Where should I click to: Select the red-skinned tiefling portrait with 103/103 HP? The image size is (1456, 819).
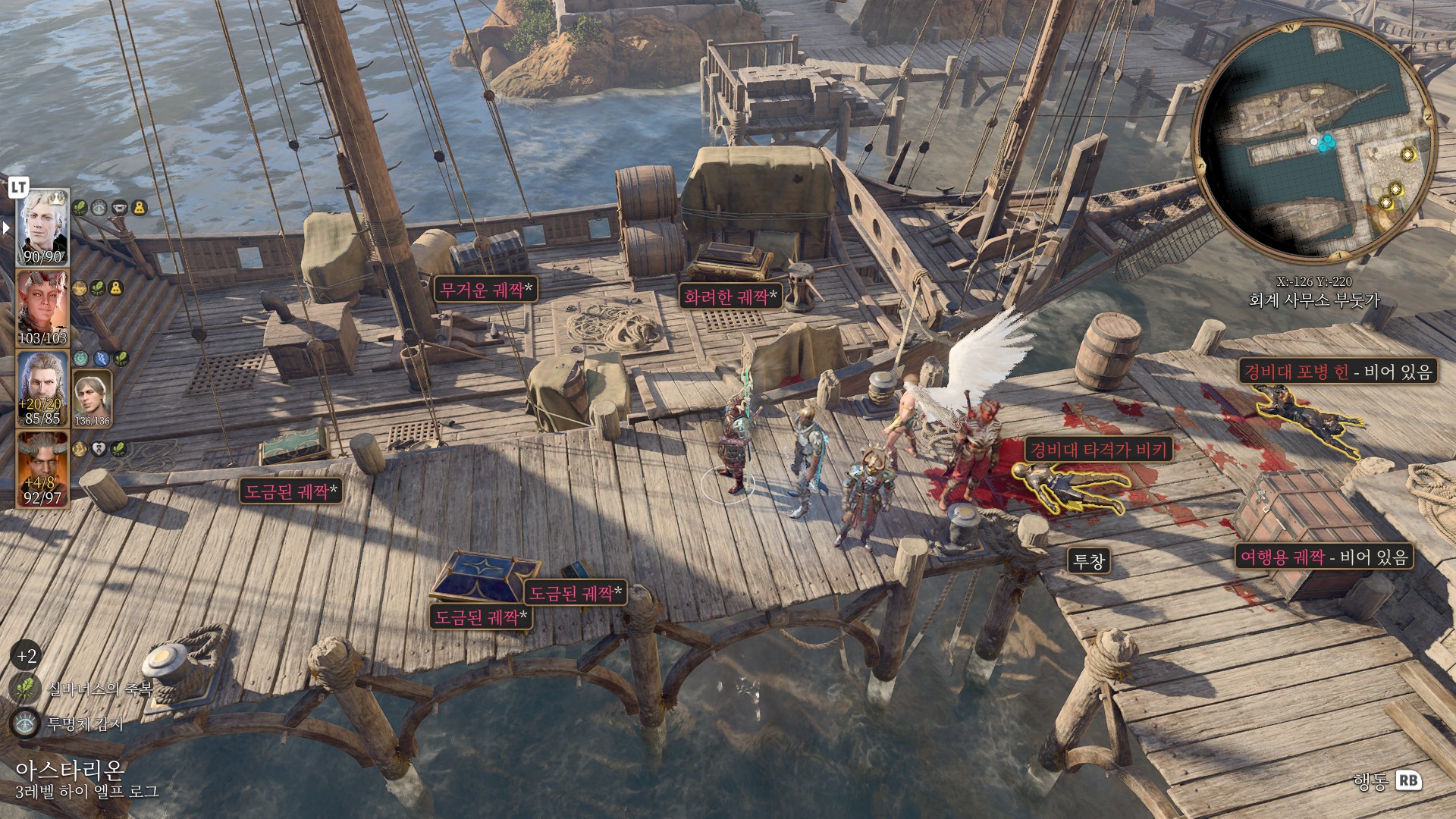pos(42,308)
